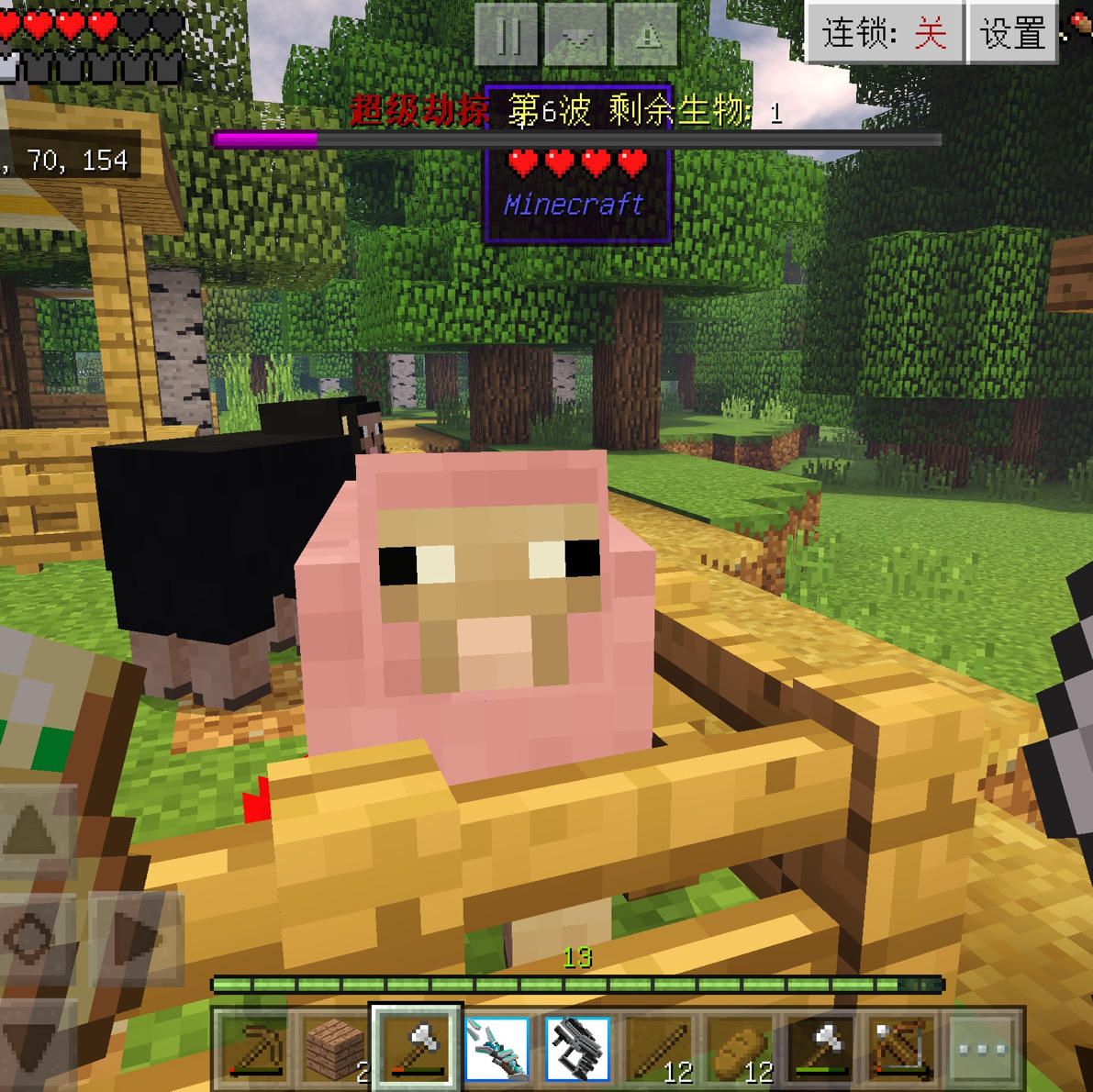Open the 设置 settings menu
This screenshot has height=1092, width=1093.
1013,34
